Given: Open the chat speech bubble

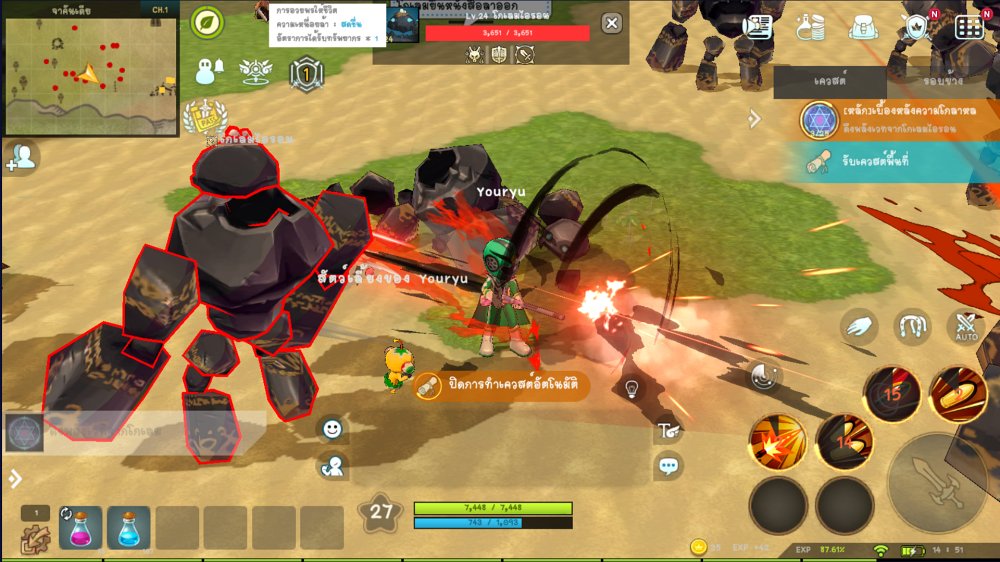Looking at the screenshot, I should coord(668,465).
